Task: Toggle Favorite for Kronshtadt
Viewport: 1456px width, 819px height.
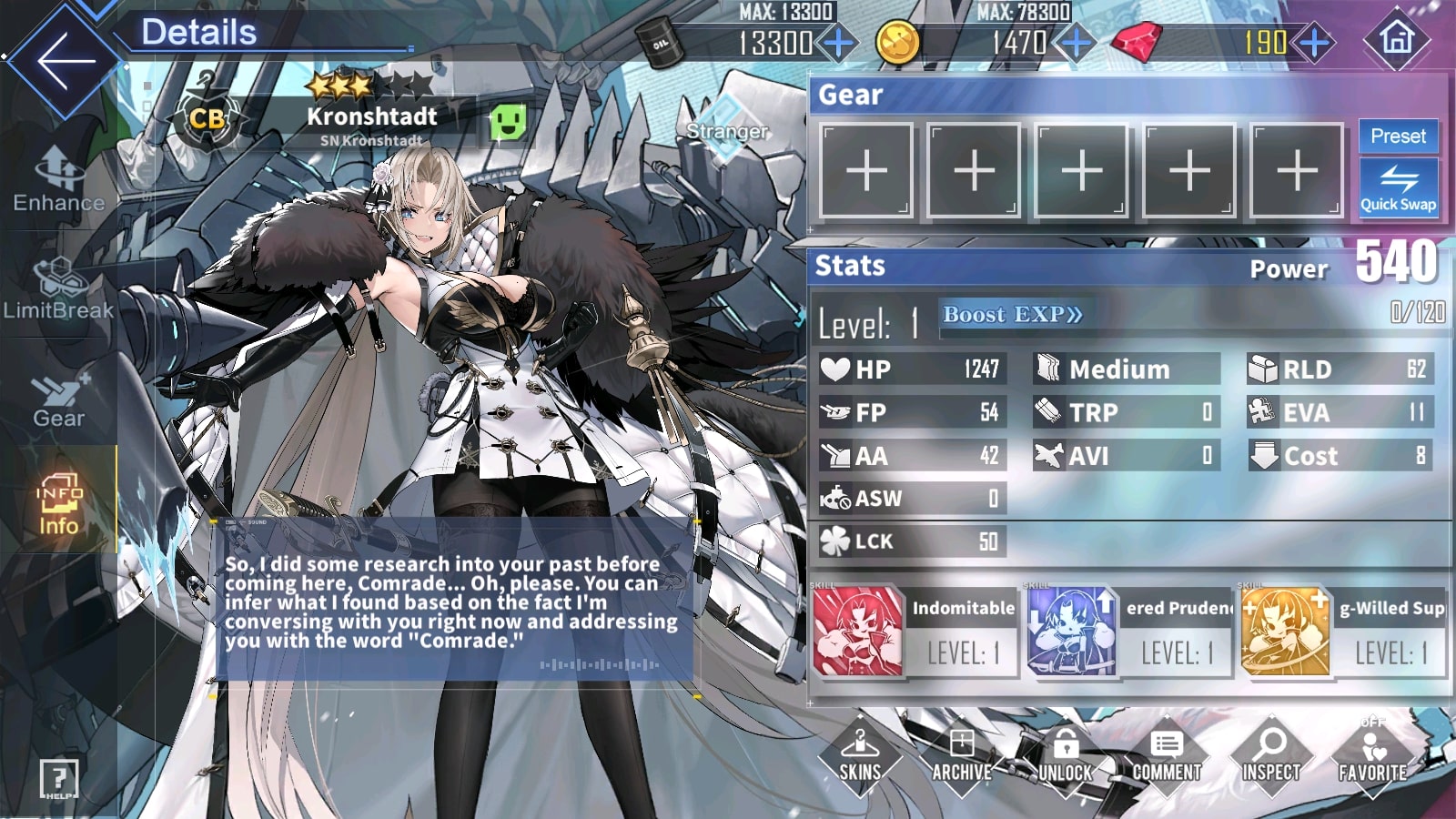Action: 1372,754
